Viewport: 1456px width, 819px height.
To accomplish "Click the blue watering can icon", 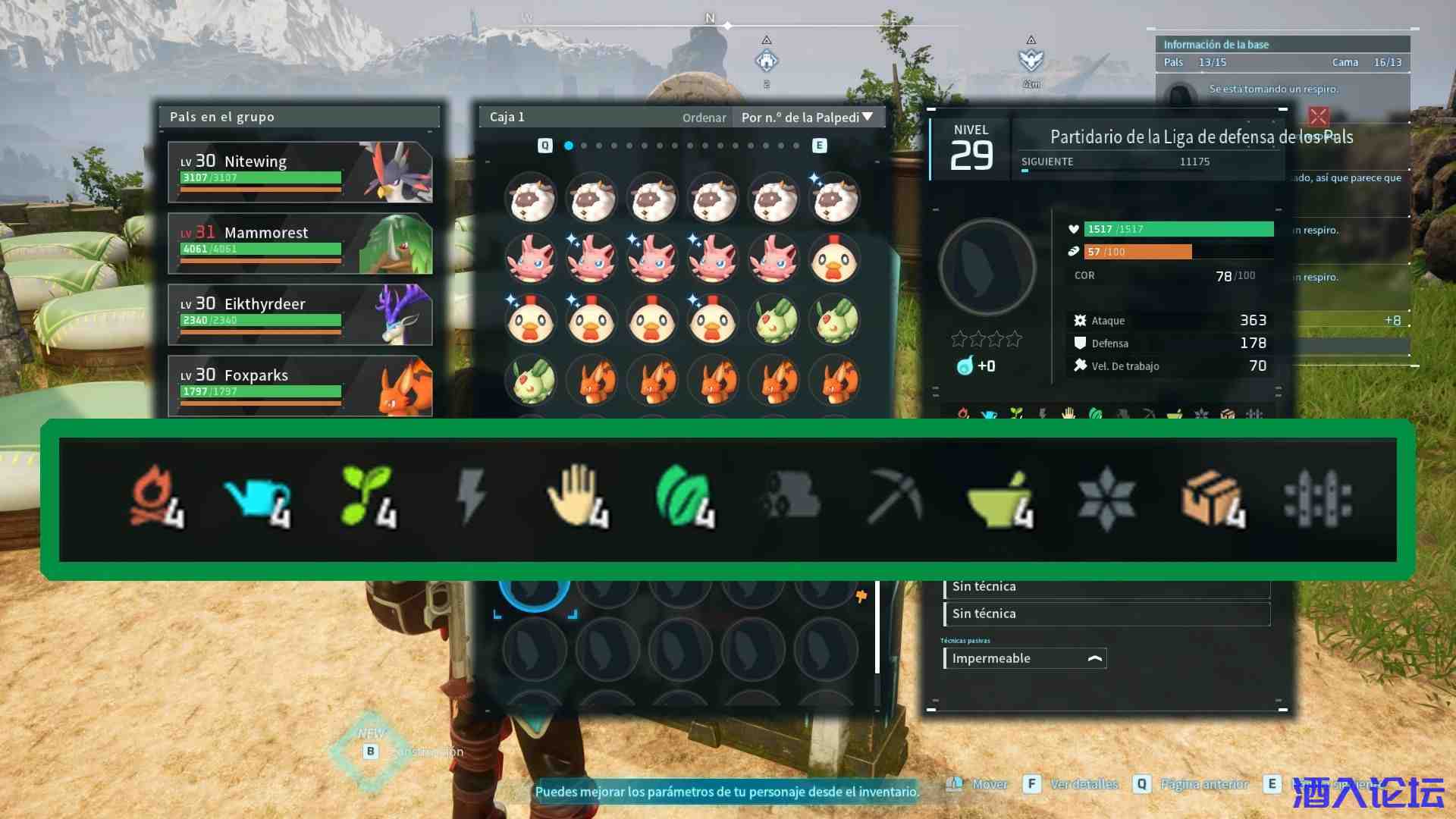I will point(259,498).
